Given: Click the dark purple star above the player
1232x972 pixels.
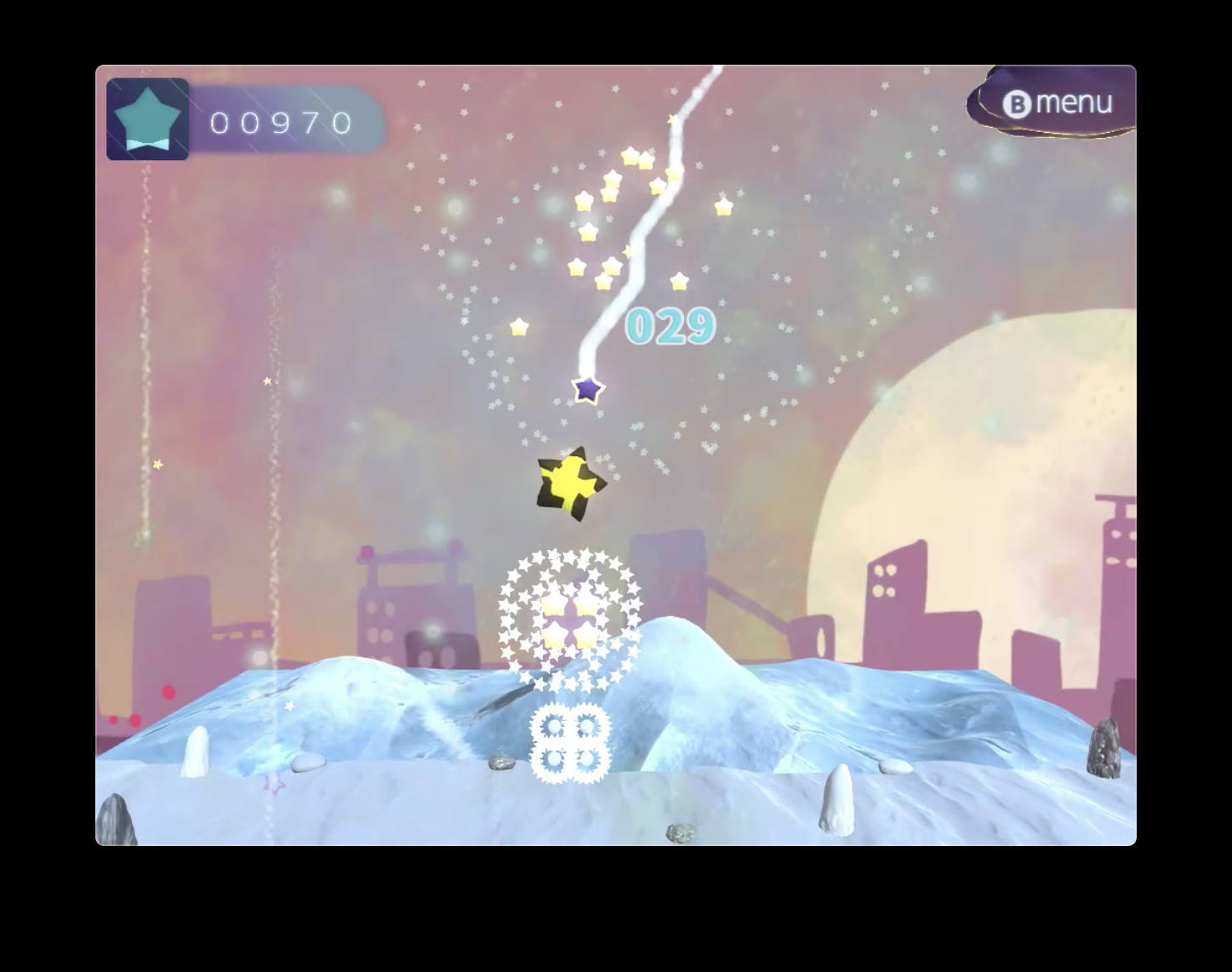Looking at the screenshot, I should point(585,392).
